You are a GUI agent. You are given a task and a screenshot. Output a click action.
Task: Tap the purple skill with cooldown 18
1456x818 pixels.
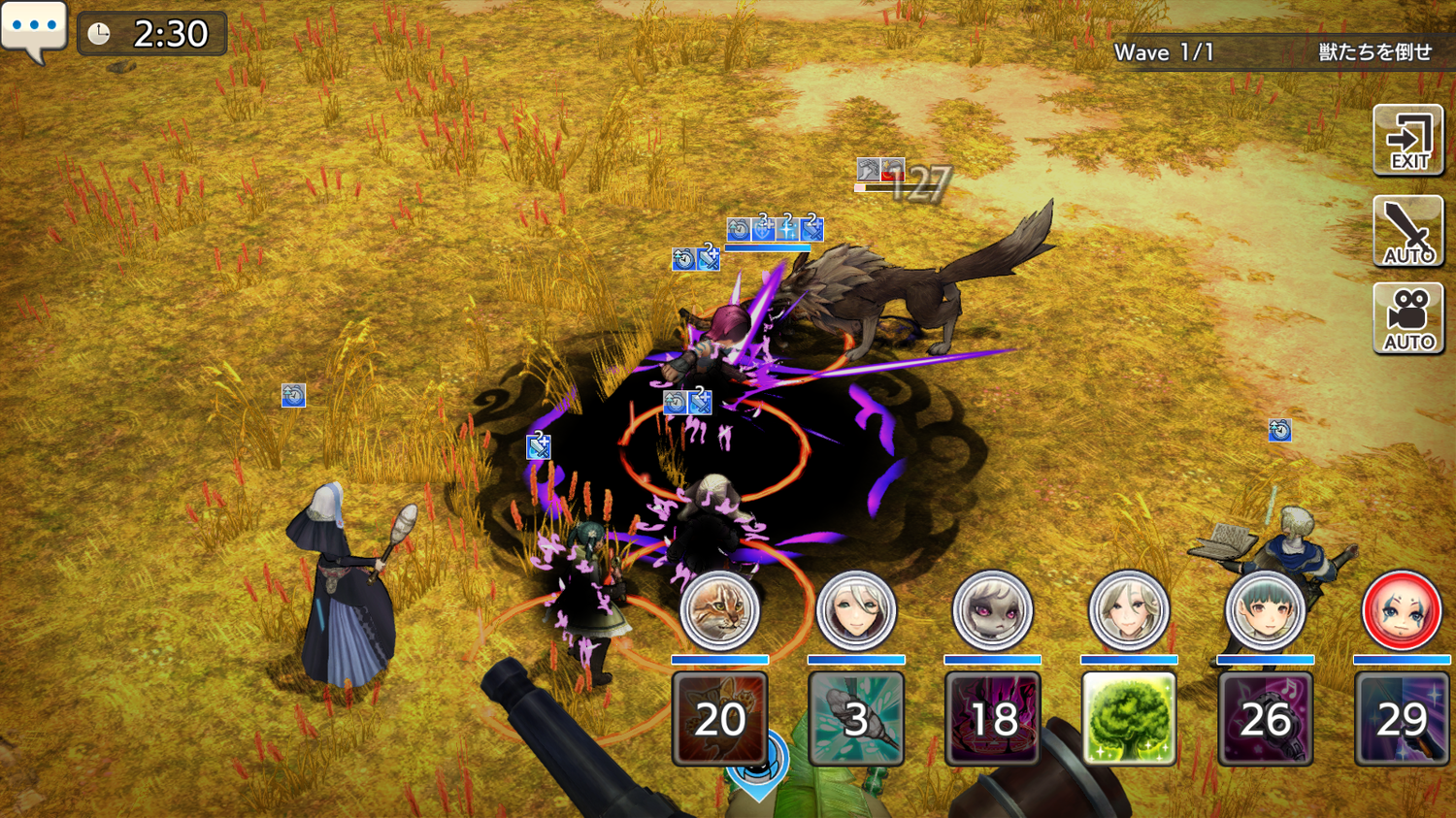(x=992, y=719)
